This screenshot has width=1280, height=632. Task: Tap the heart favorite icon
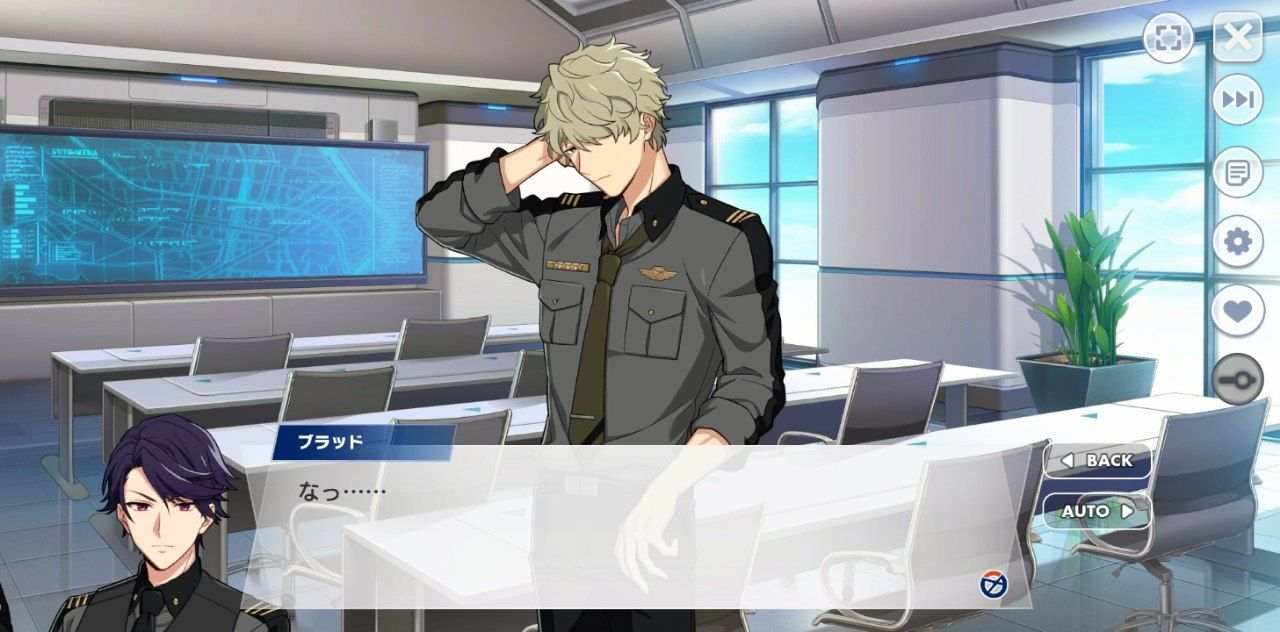click(1238, 311)
